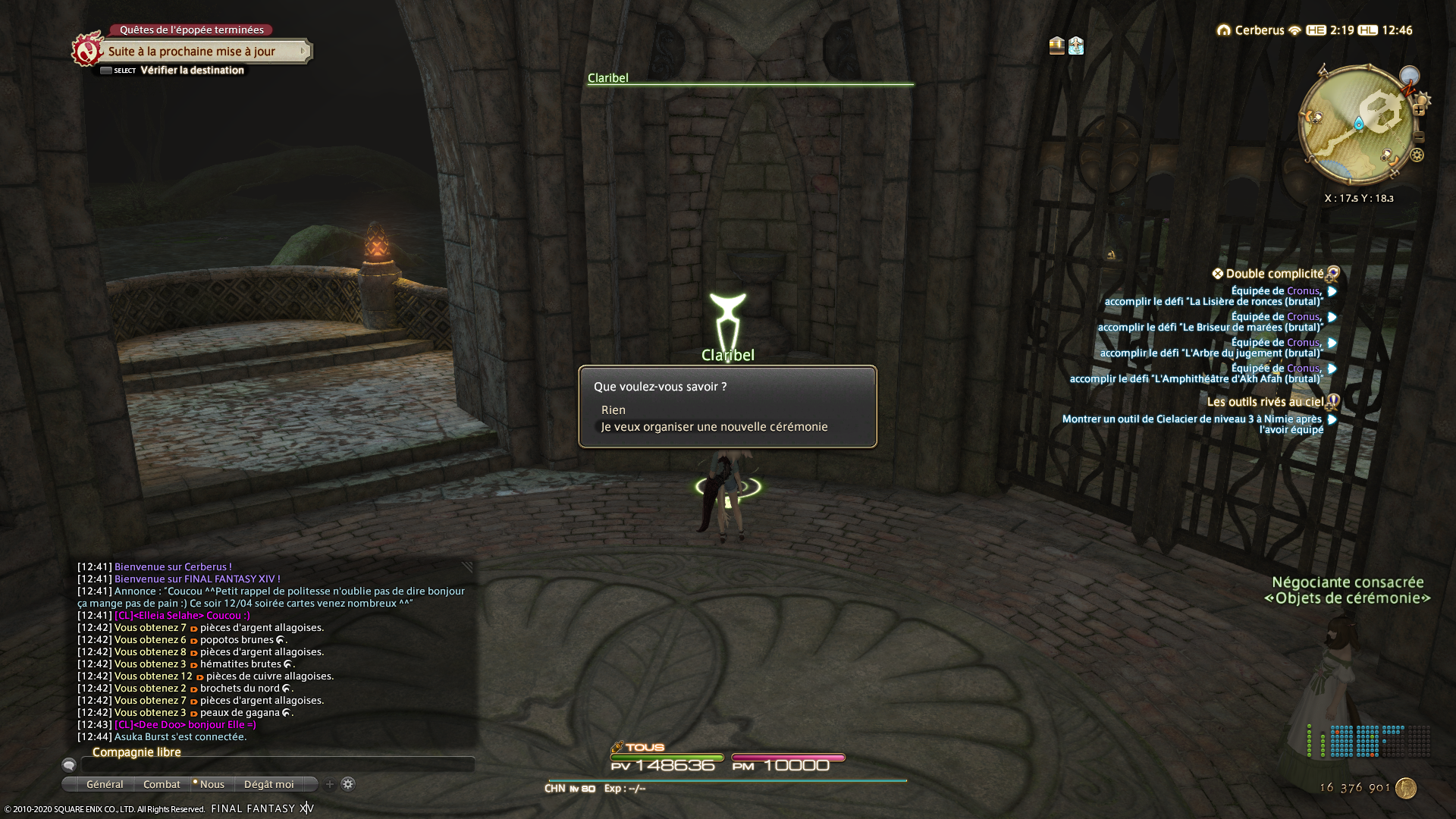This screenshot has height=819, width=1456.
Task: Toggle the minimap weather sun icon
Action: click(1423, 99)
